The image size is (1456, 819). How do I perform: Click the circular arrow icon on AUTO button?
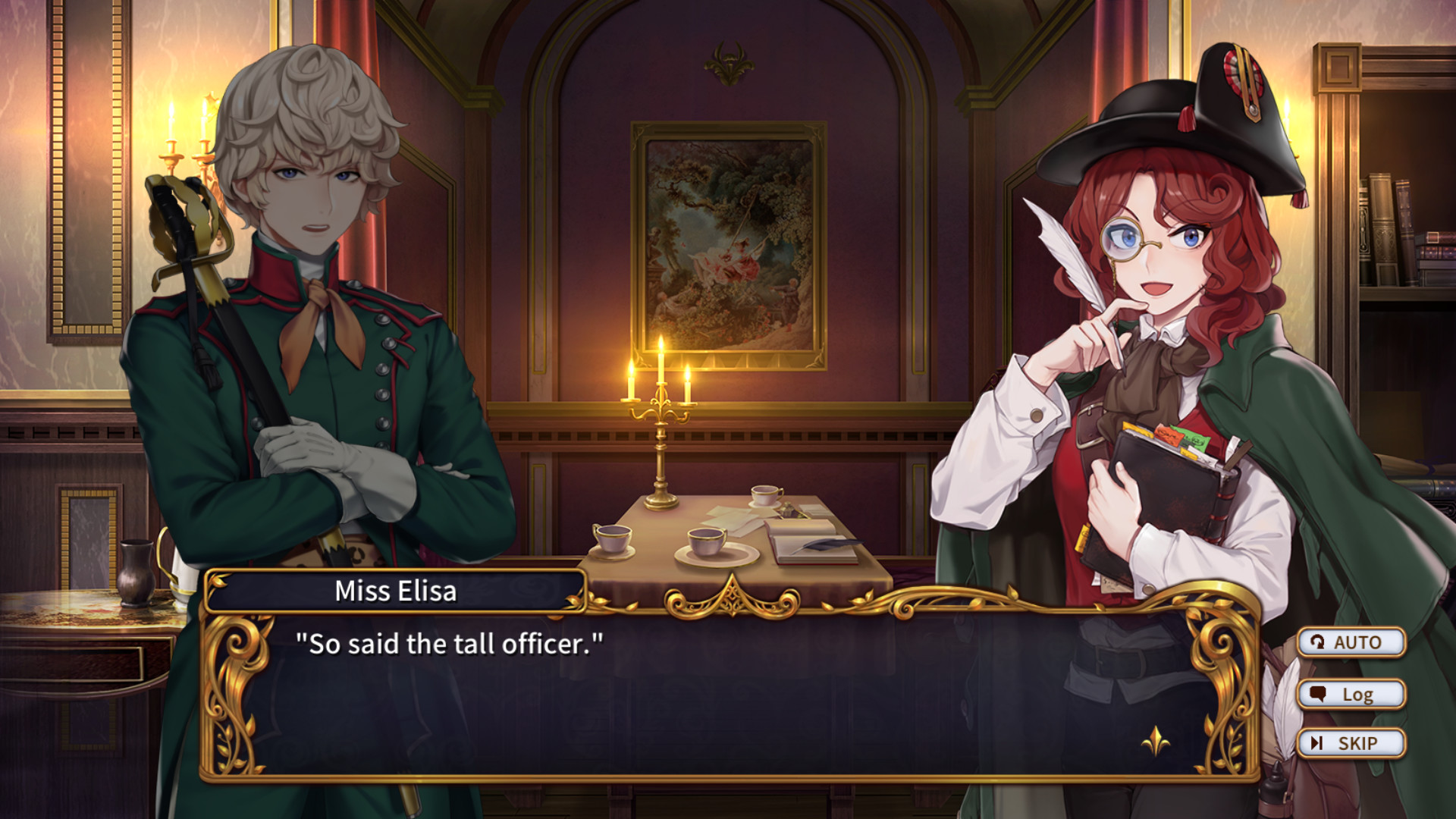(x=1319, y=642)
